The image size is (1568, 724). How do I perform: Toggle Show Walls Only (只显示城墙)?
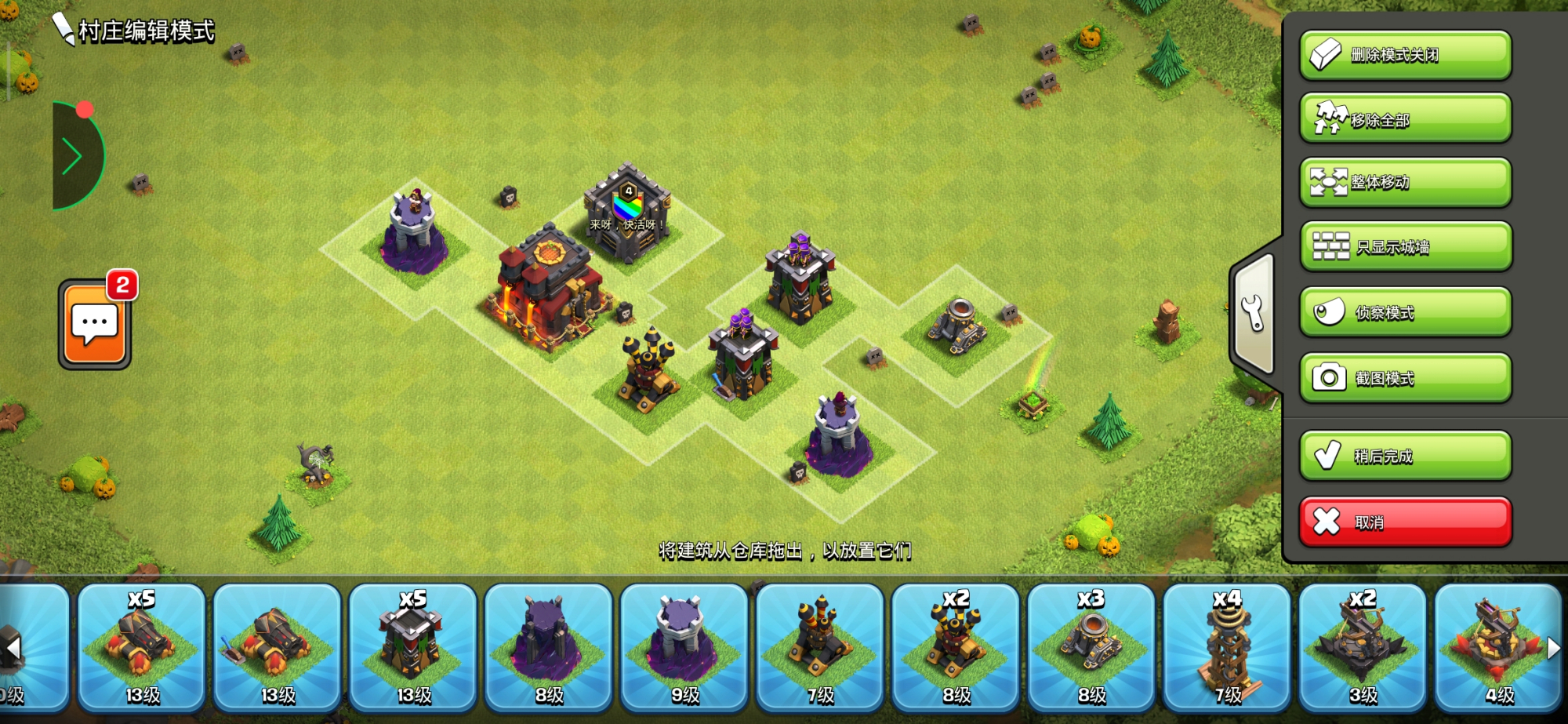coord(1405,246)
